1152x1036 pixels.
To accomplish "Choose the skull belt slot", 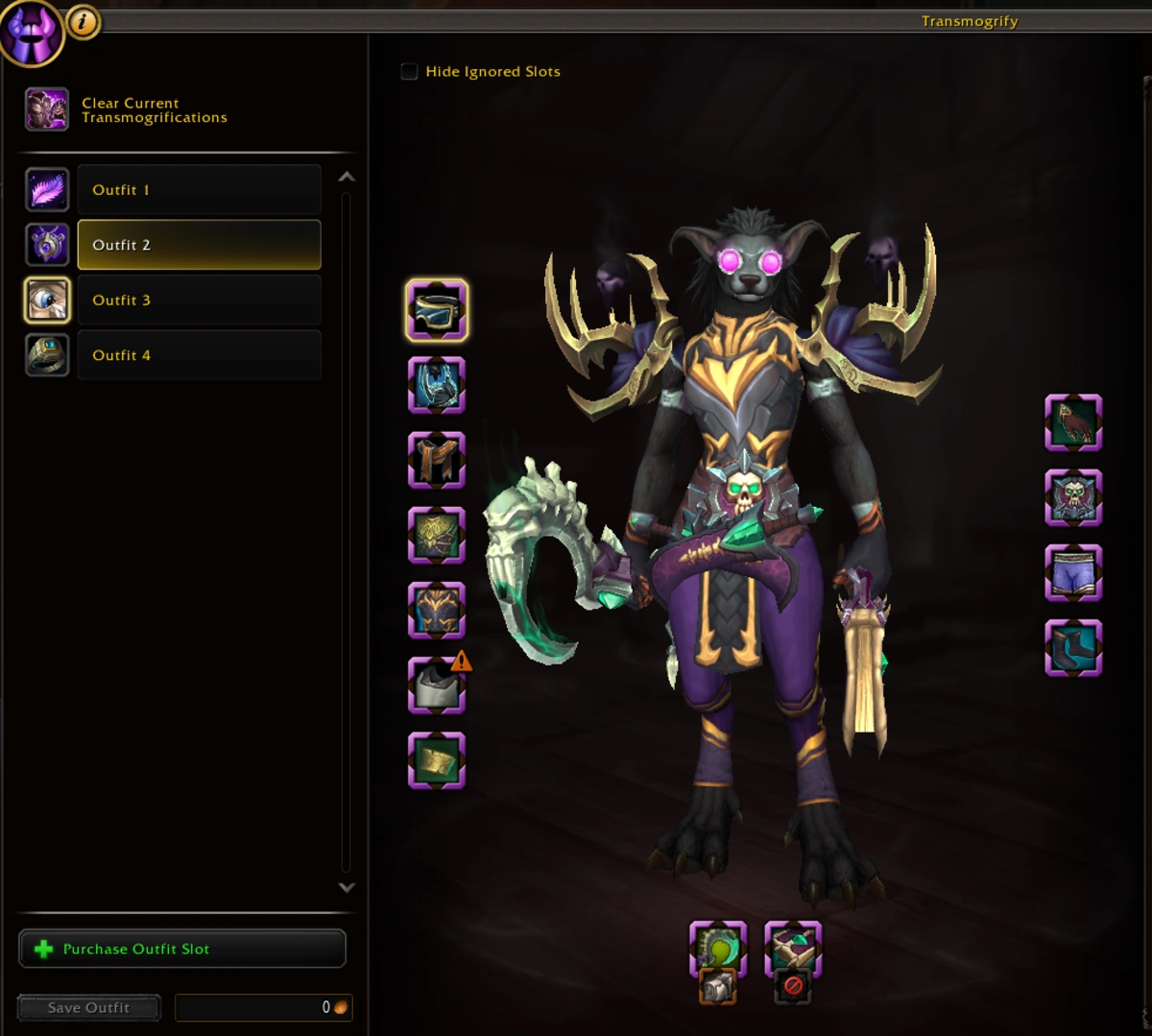I will pos(1073,498).
